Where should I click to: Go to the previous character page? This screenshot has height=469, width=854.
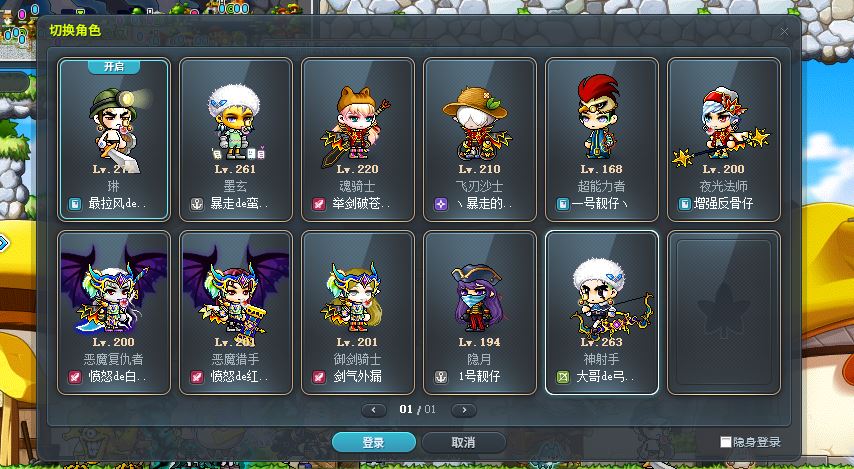374,410
